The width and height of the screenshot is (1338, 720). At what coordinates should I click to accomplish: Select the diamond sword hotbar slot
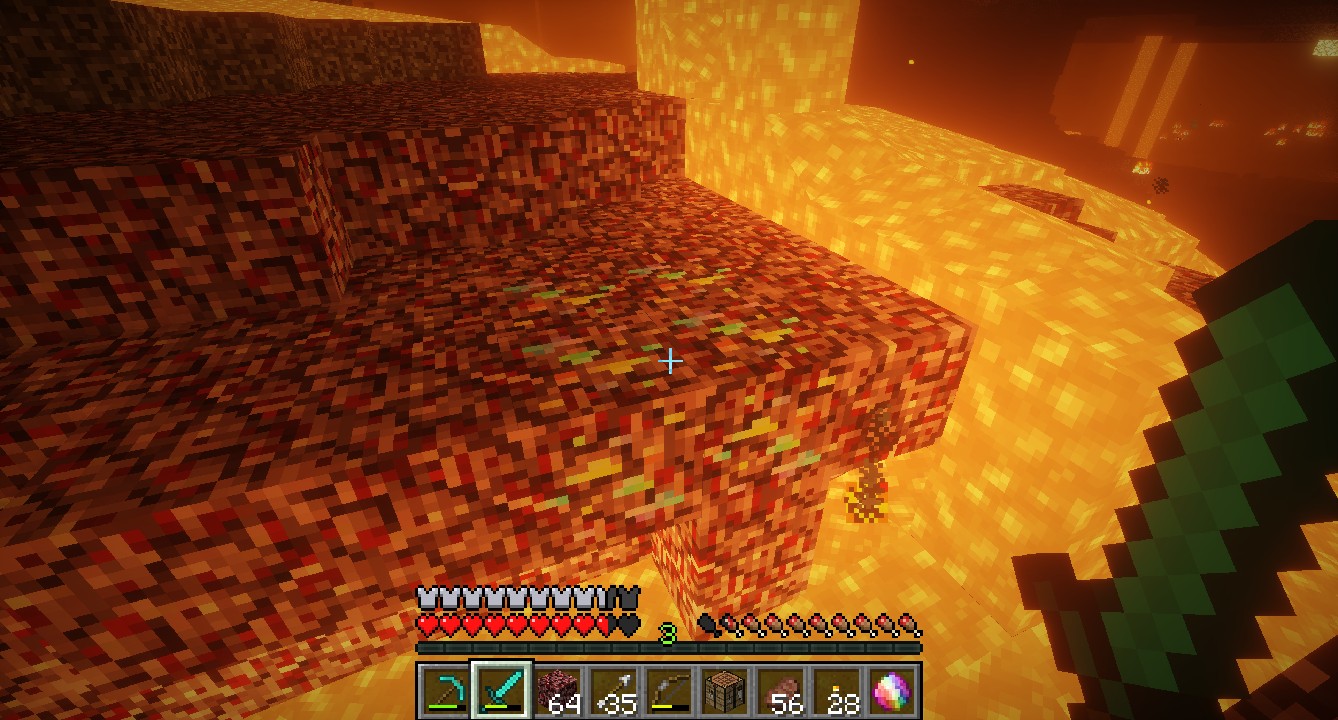click(x=501, y=690)
